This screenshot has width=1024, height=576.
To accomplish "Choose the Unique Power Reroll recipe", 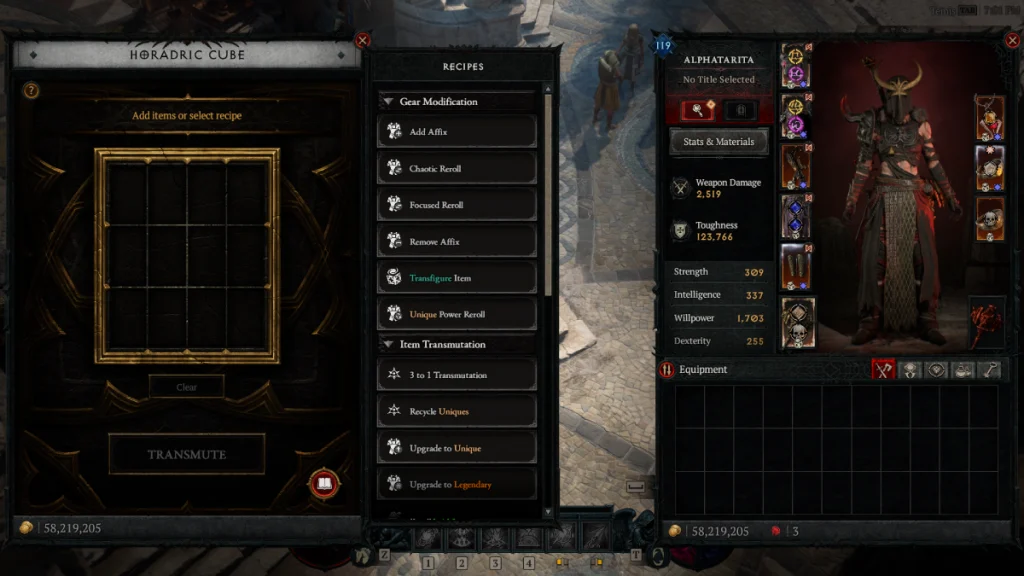I will 457,314.
